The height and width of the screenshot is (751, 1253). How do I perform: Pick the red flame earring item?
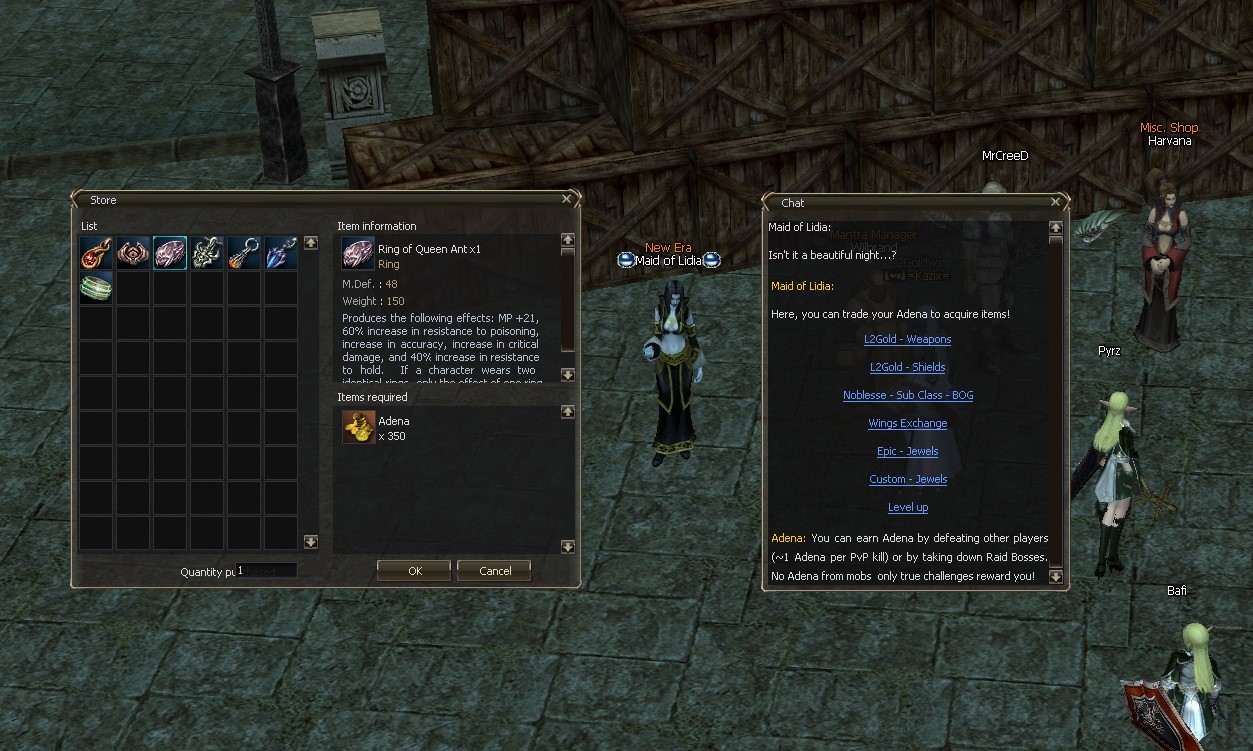click(x=96, y=253)
